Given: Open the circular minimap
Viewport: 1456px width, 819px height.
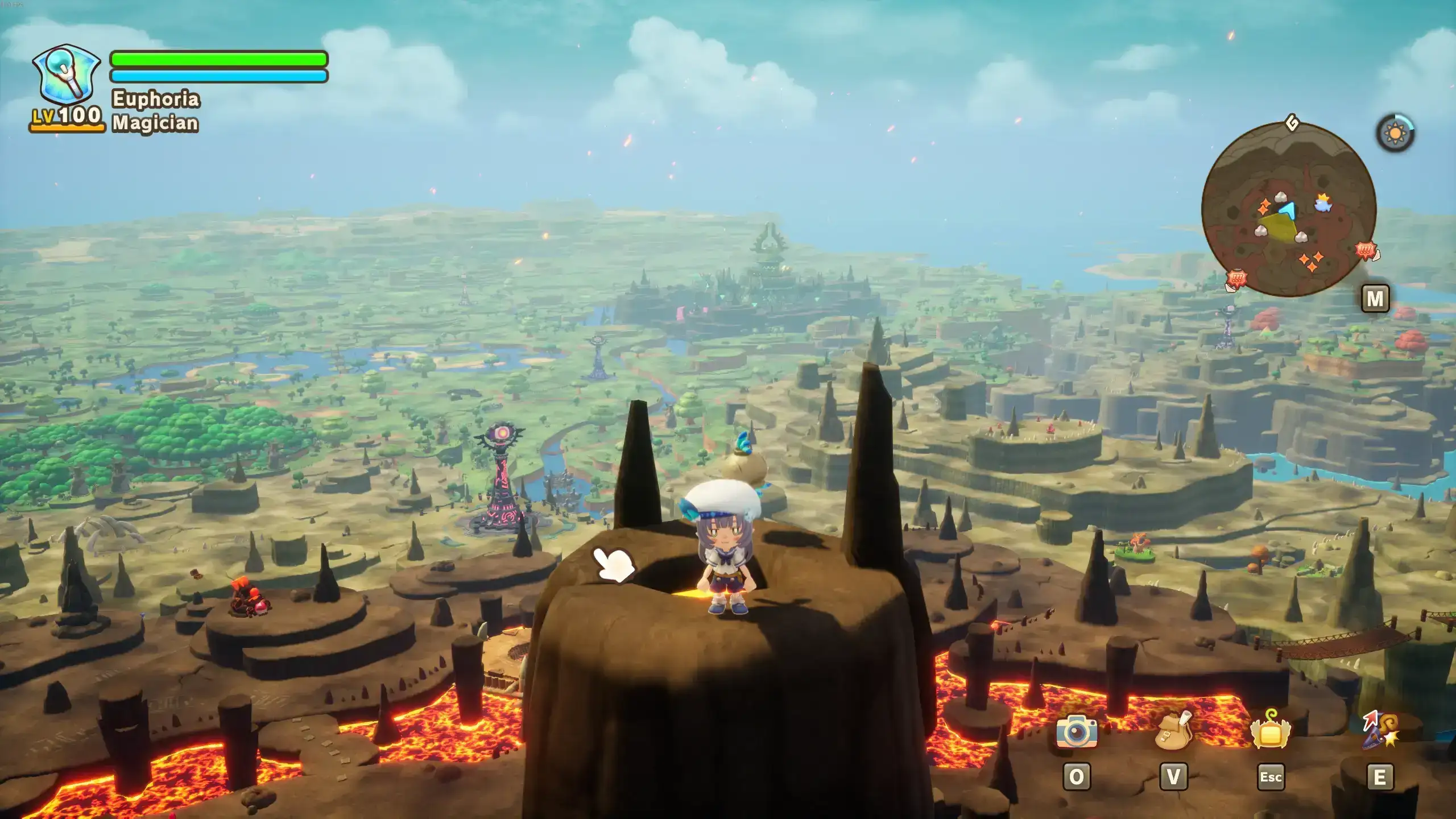Looking at the screenshot, I should click(1288, 209).
